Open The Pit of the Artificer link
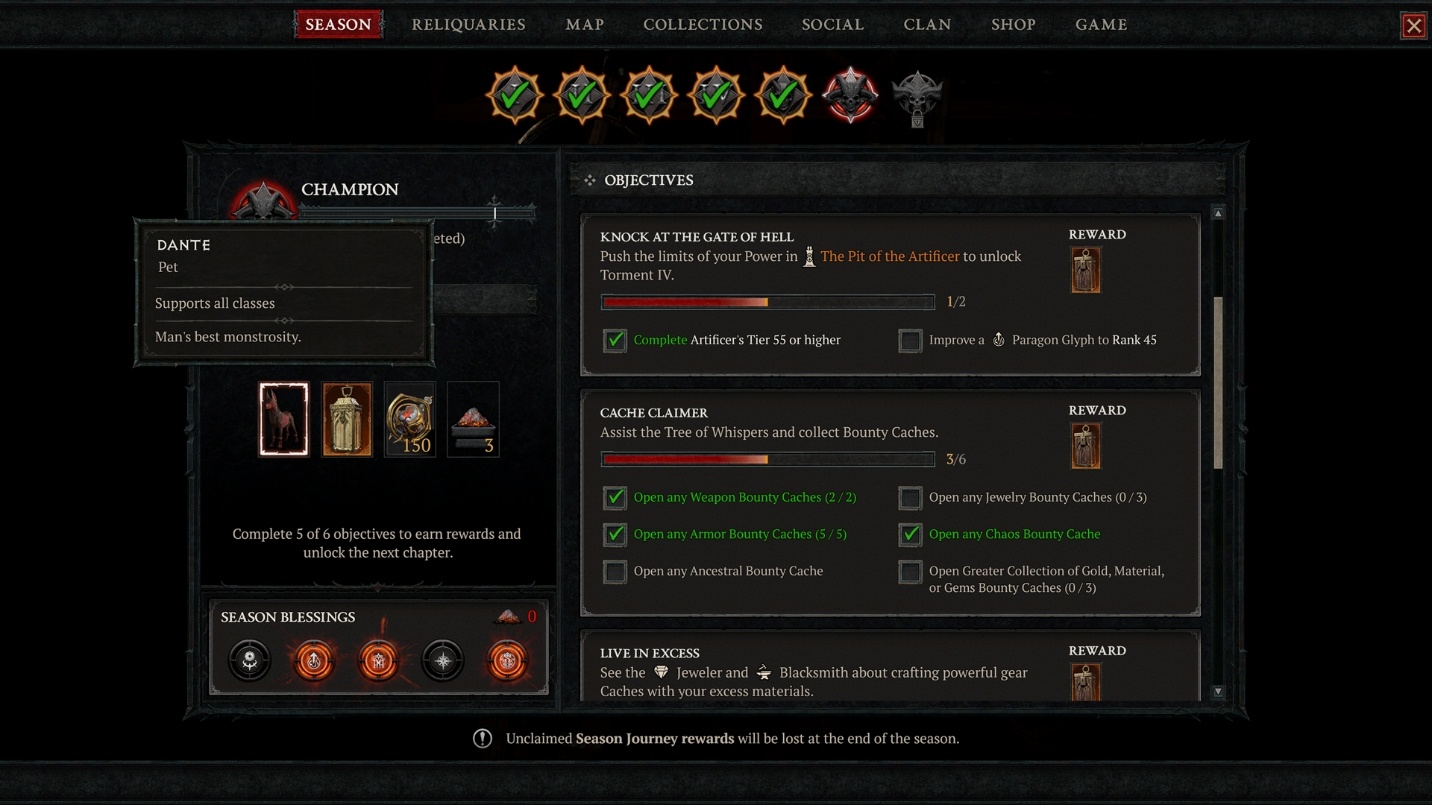 888,256
